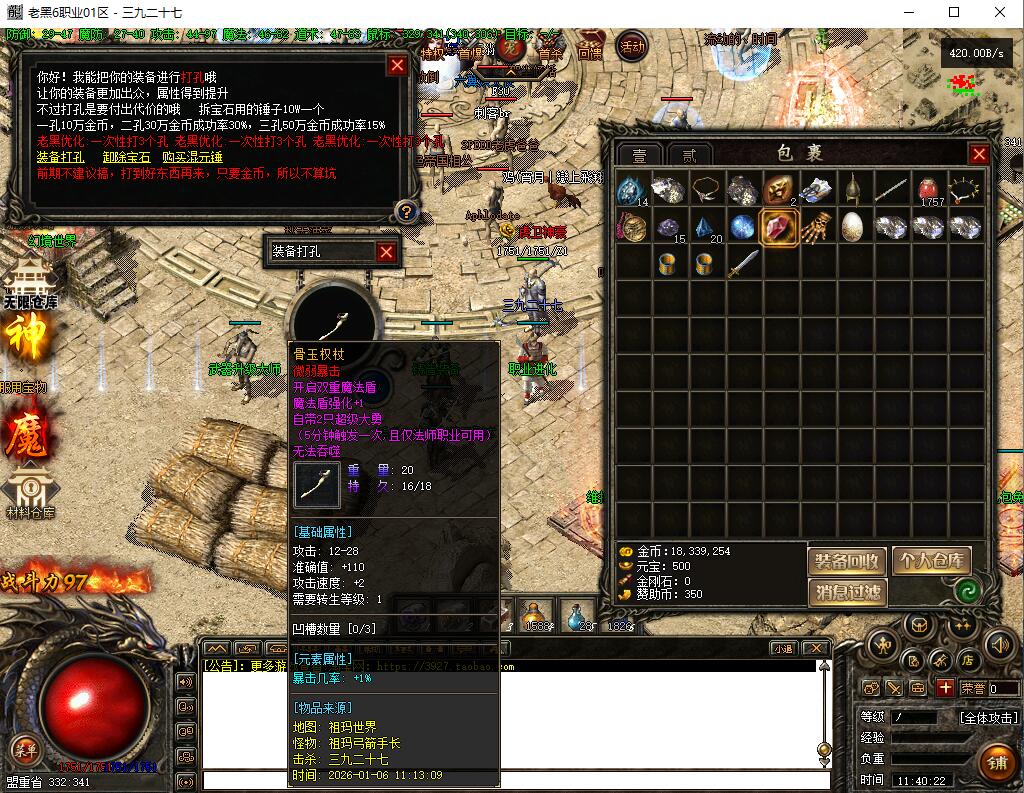Image resolution: width=1024 pixels, height=793 pixels.
Task: Close the 装备打孔 panel
Action: pos(386,252)
